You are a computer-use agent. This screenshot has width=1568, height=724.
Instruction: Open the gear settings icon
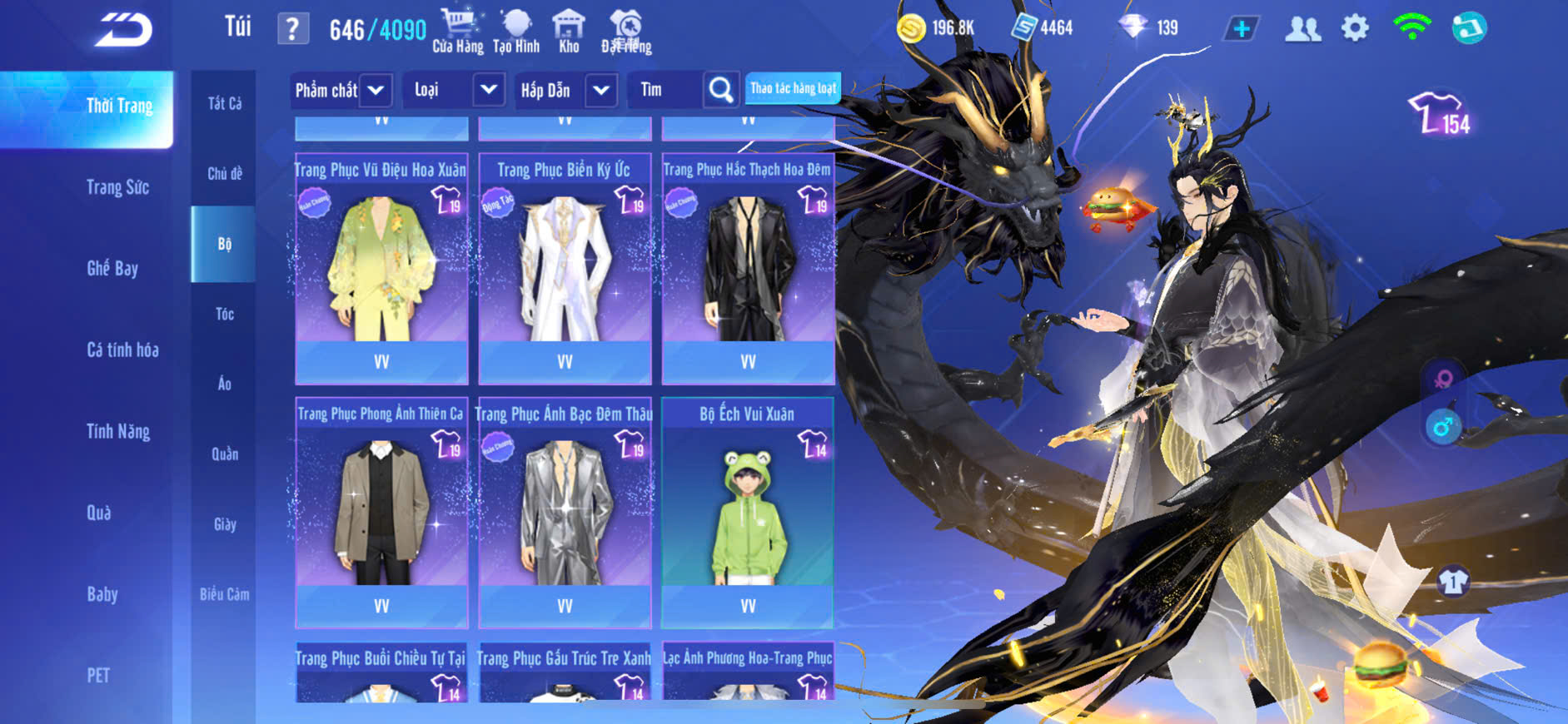tap(1355, 28)
